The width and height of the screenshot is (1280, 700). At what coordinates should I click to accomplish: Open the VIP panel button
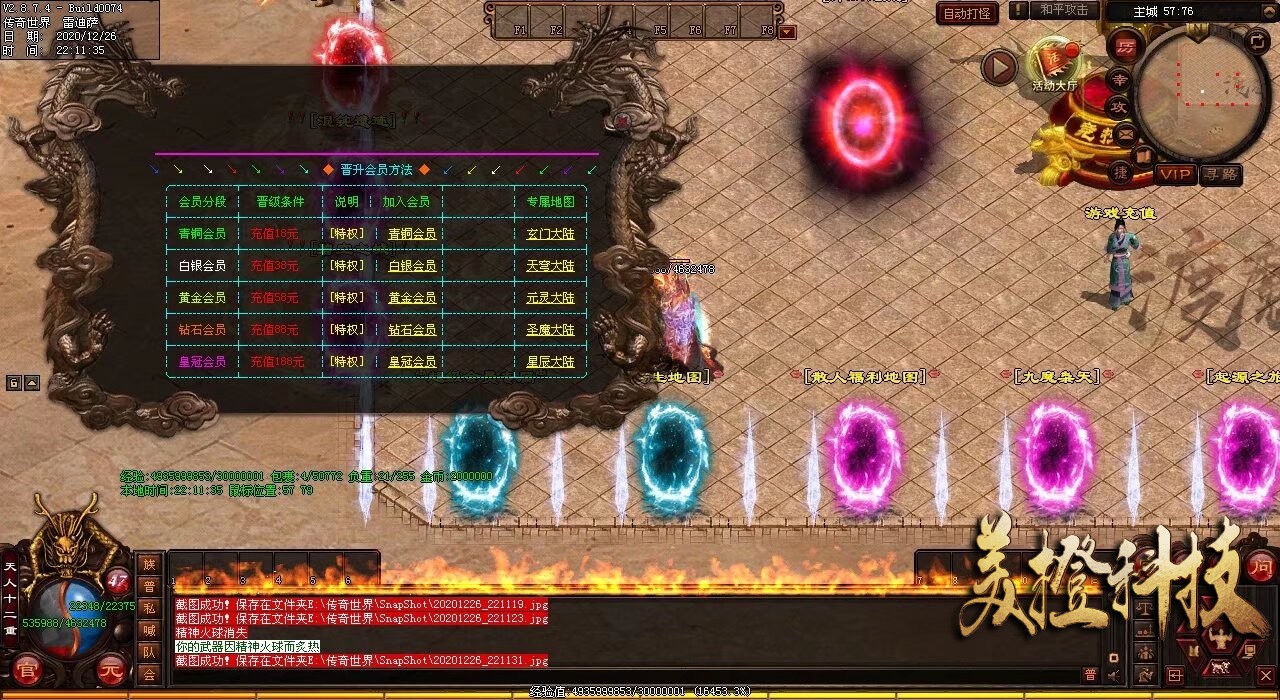point(1176,174)
